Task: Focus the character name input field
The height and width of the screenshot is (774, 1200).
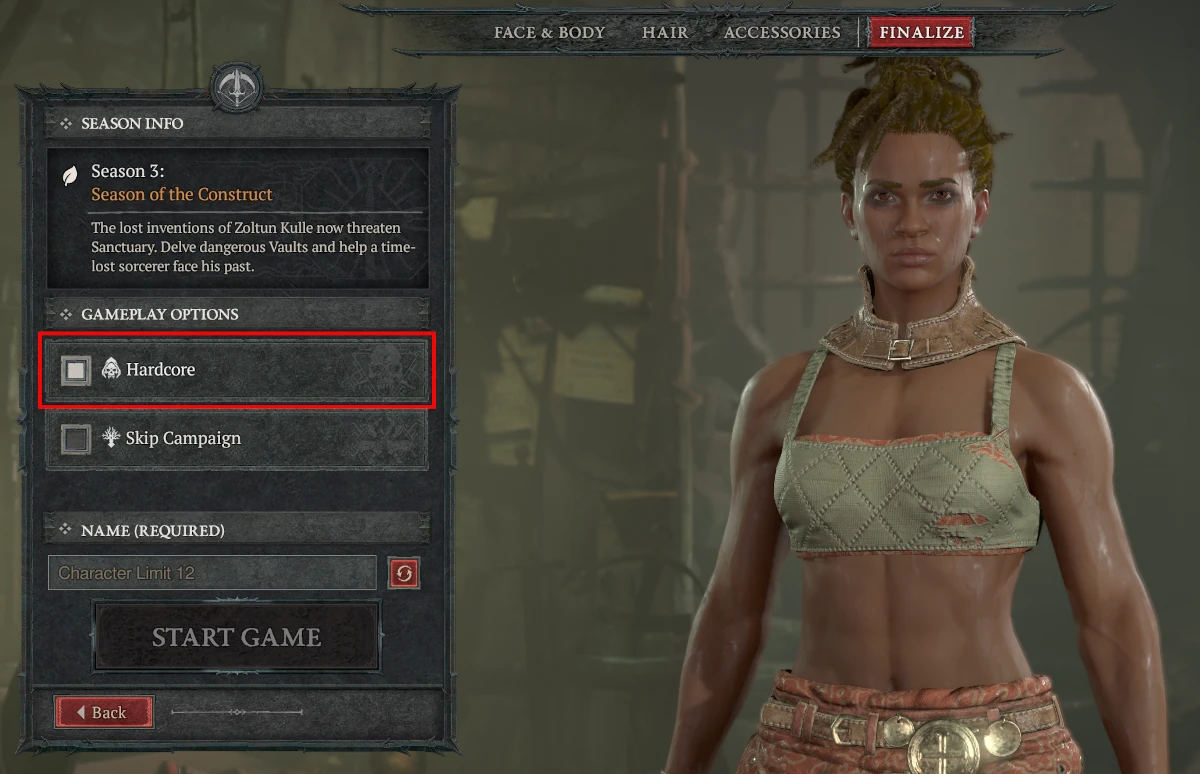Action: point(212,573)
